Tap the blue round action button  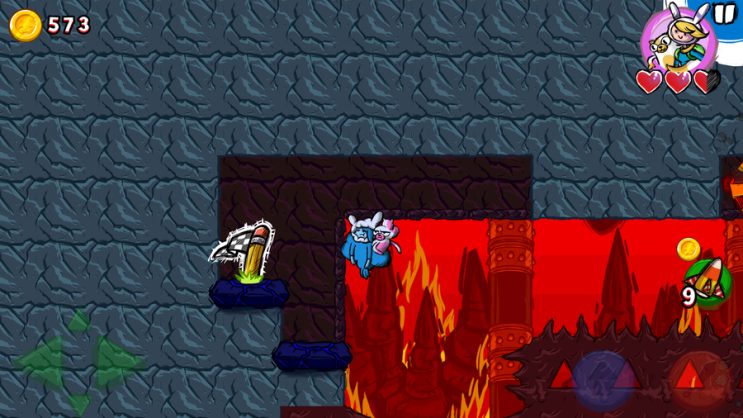(x=603, y=379)
